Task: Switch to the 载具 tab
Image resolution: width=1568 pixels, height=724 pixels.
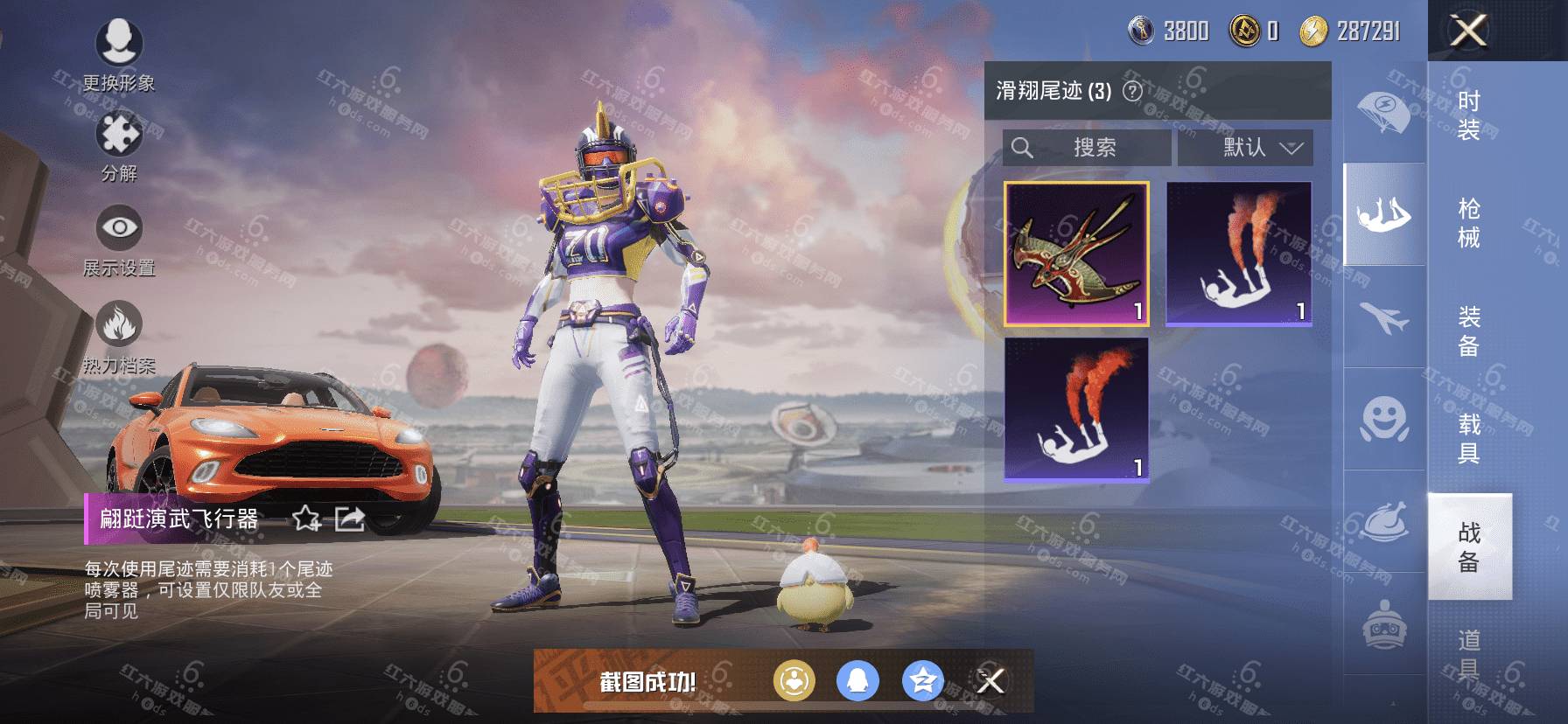Action: [x=1469, y=439]
